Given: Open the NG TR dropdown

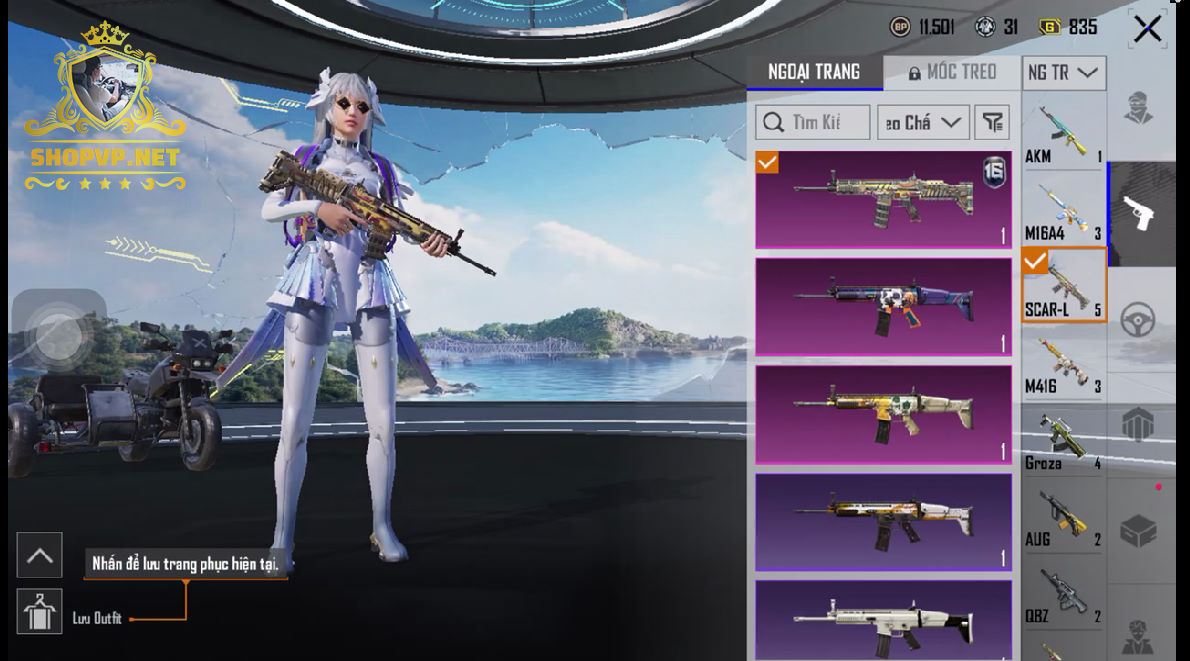Looking at the screenshot, I should coord(1063,73).
